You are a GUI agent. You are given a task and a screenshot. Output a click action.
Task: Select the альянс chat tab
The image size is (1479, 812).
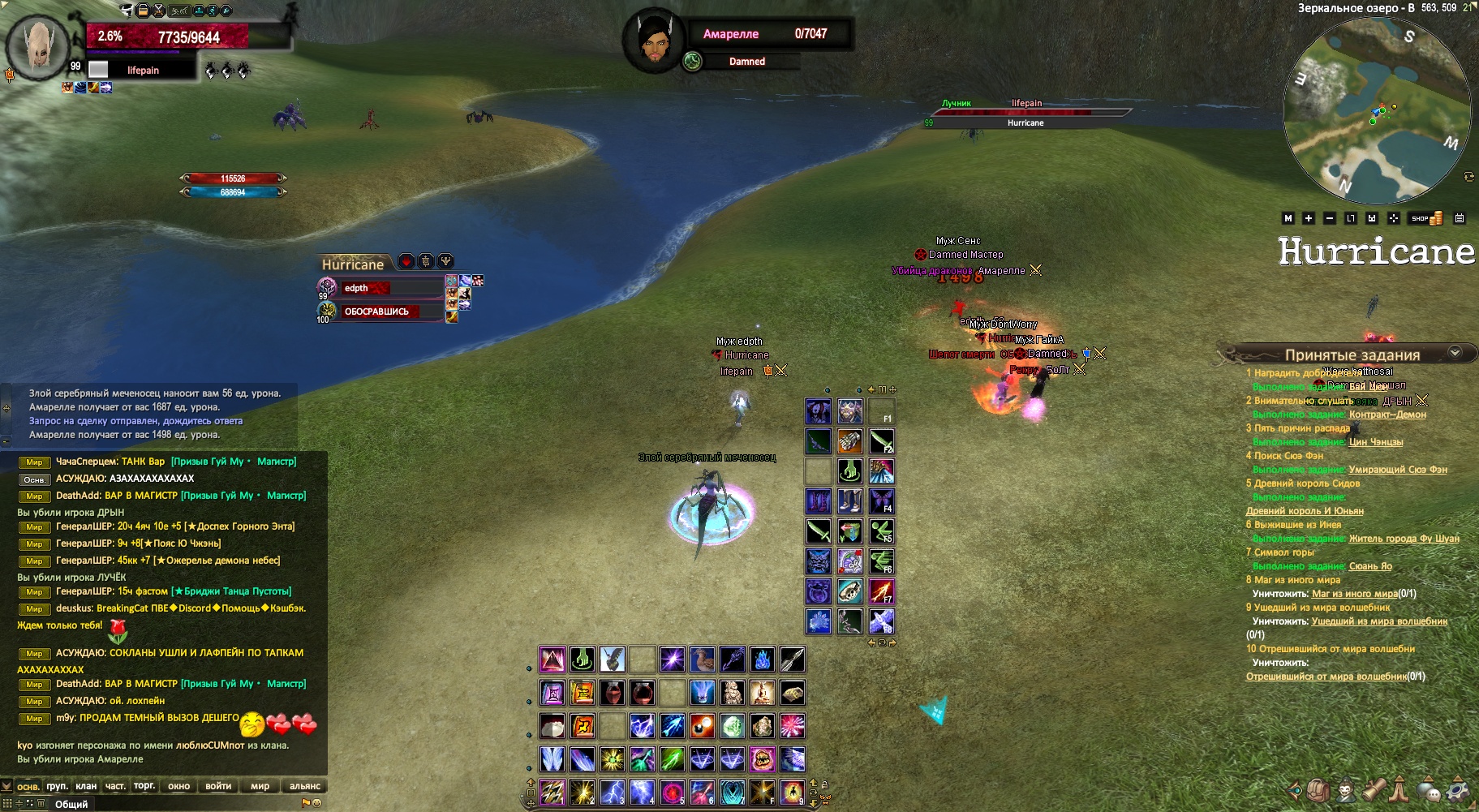coord(305,786)
